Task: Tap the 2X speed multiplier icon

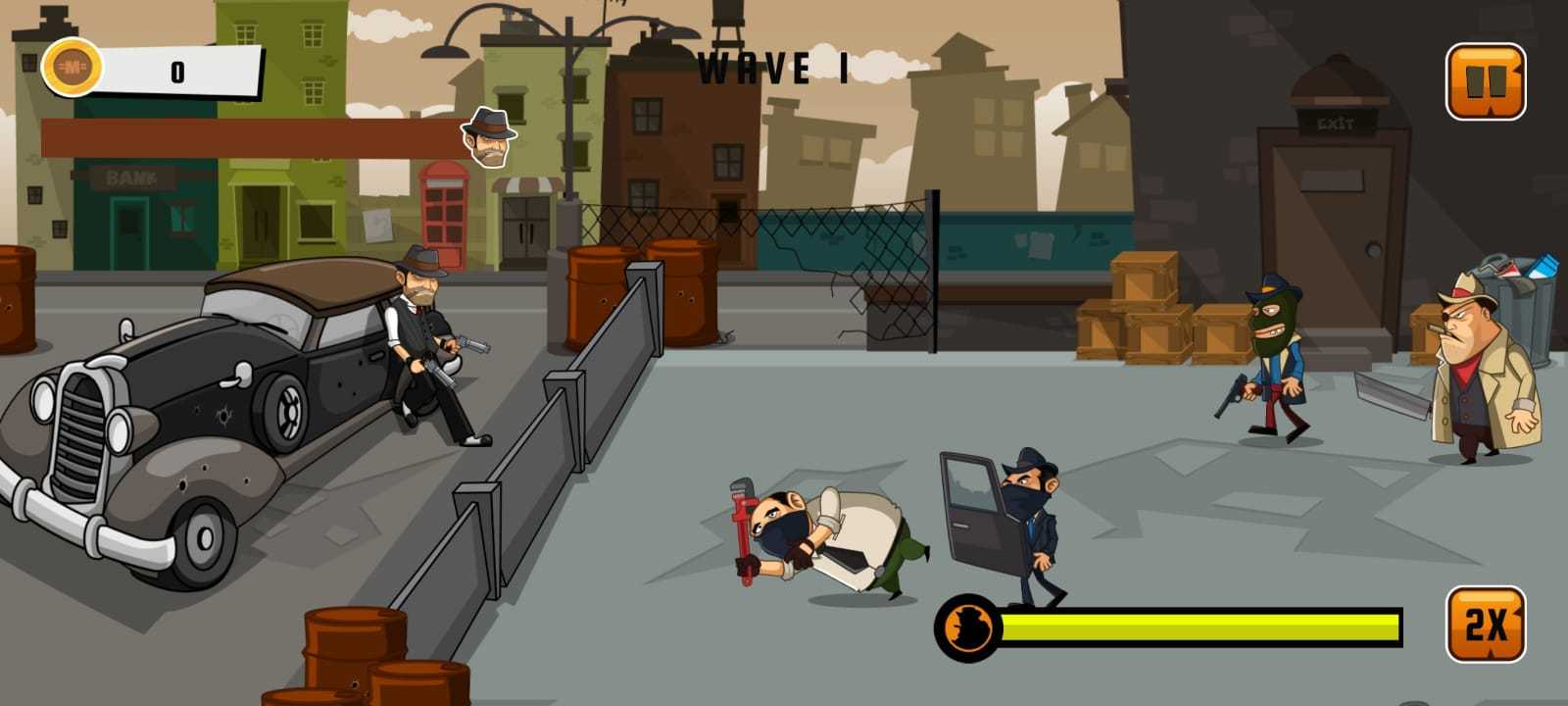Action: coord(1486,622)
